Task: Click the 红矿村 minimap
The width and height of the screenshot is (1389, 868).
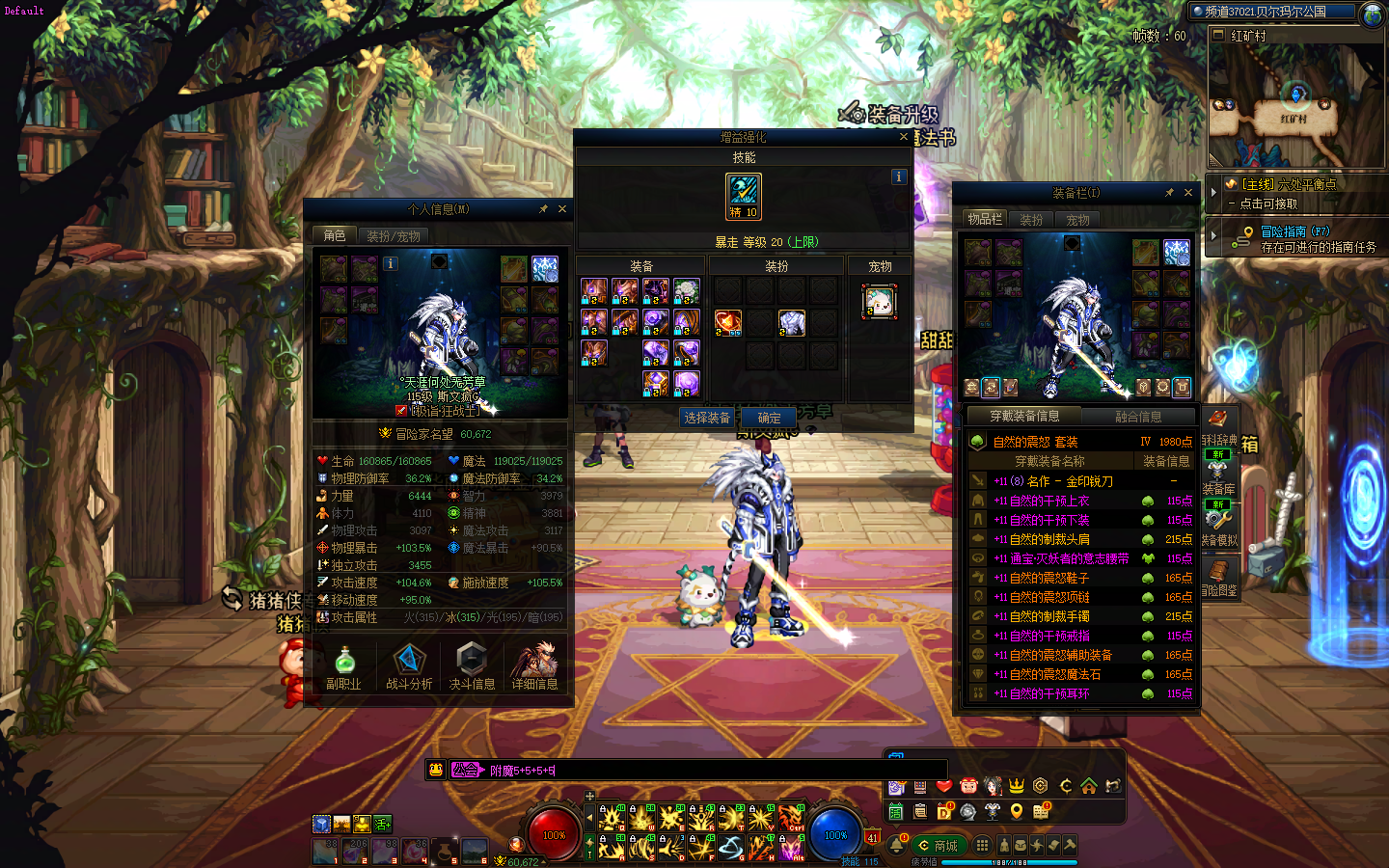Action: pyautogui.click(x=1294, y=106)
